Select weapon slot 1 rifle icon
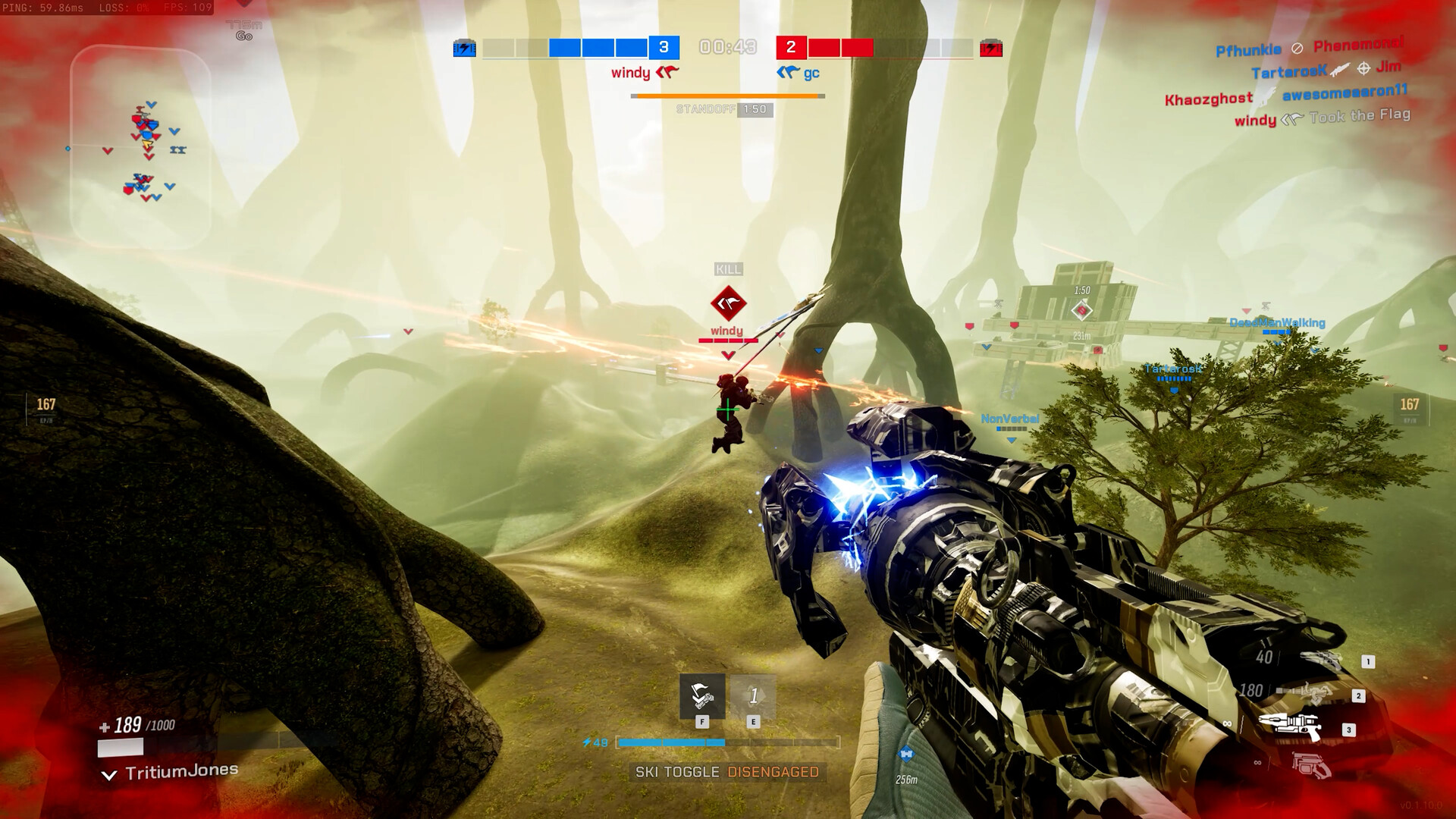The height and width of the screenshot is (819, 1456). (1319, 660)
